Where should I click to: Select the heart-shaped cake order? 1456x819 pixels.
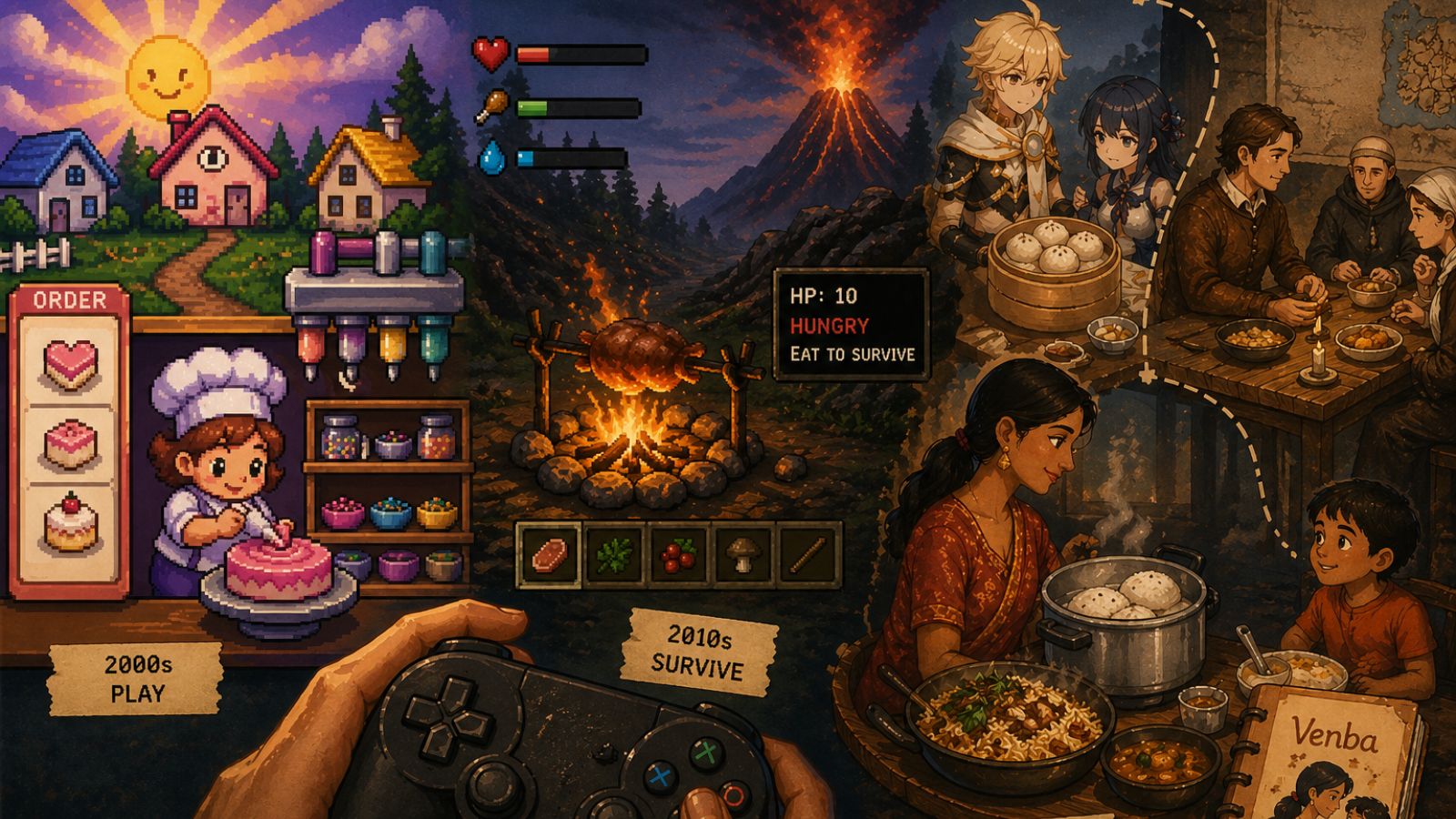click(70, 363)
